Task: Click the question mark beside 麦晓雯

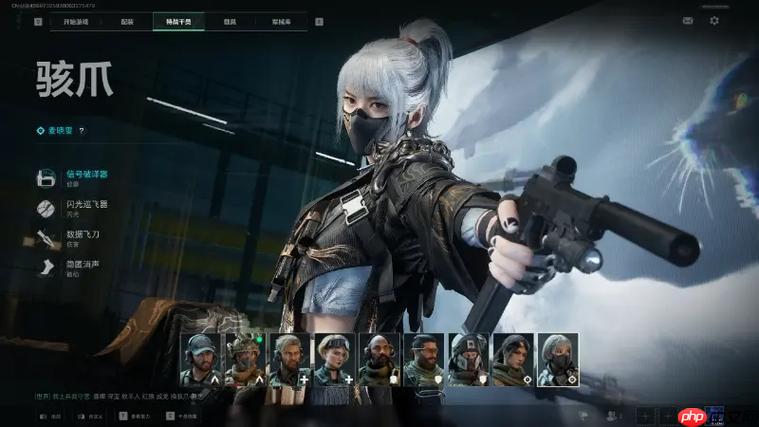Action: 82,130
